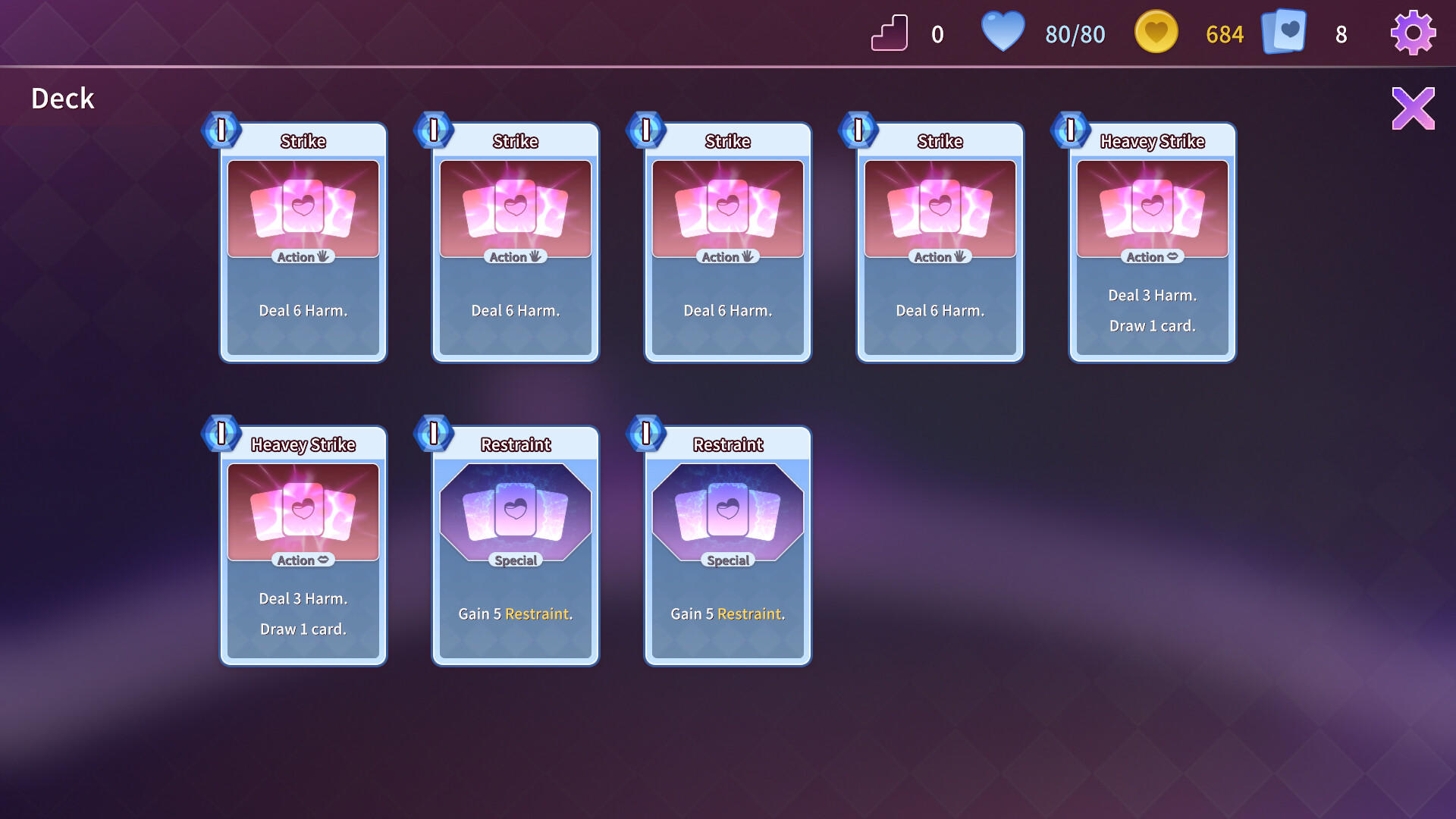Image resolution: width=1456 pixels, height=819 pixels.
Task: Click the 80/80 health value display
Action: point(1074,33)
